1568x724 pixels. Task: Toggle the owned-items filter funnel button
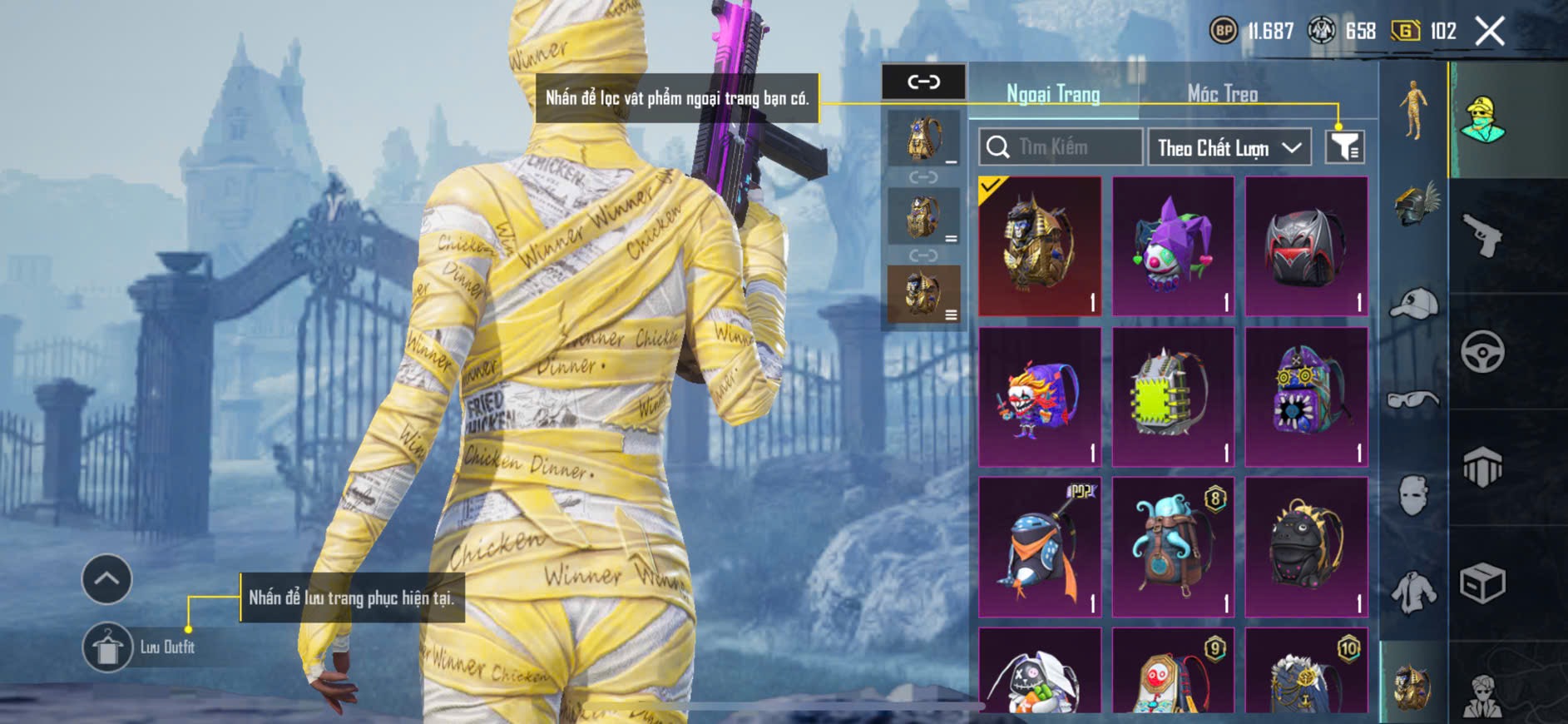(x=1344, y=147)
